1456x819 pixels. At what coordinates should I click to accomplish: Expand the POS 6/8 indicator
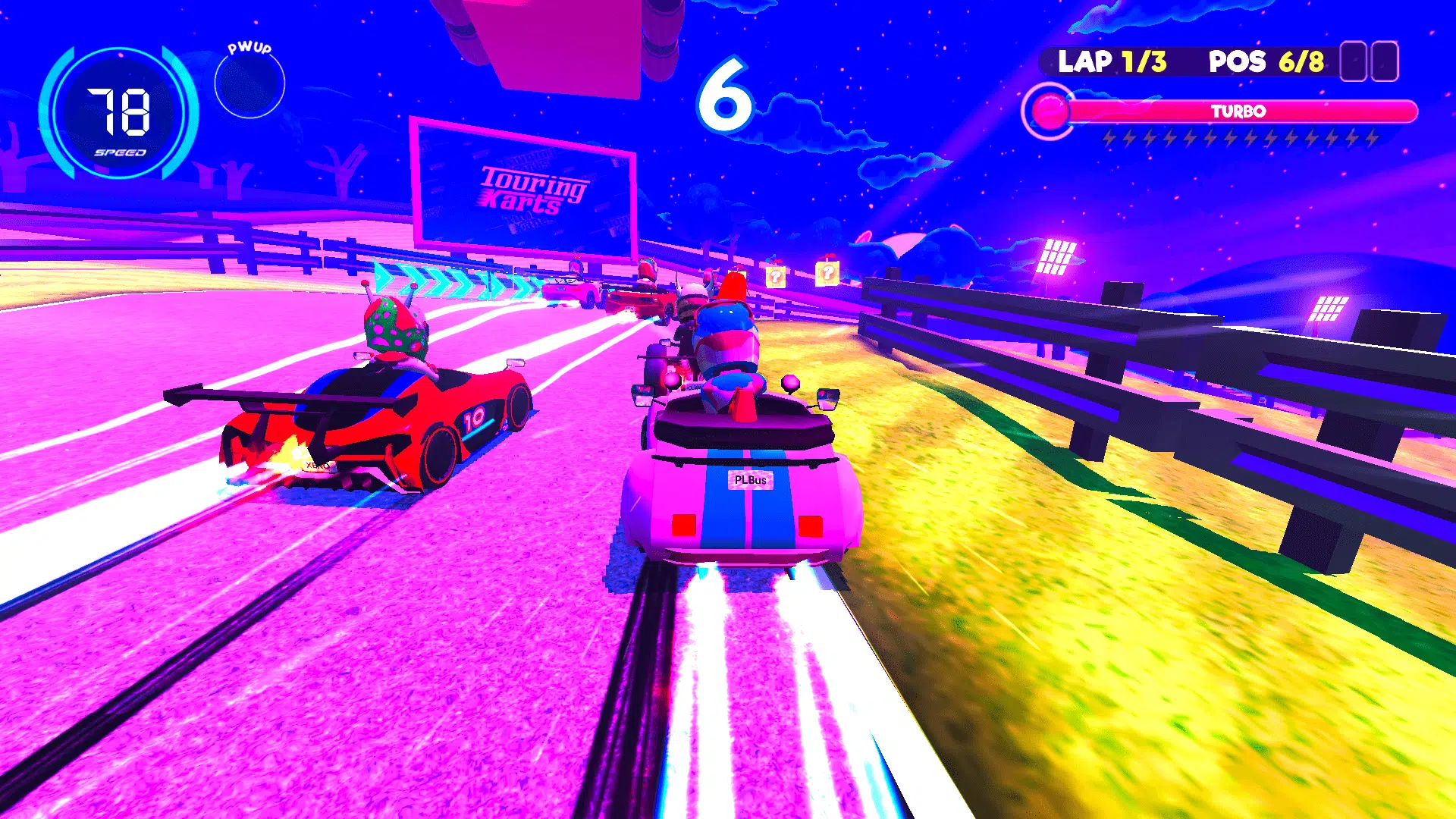1266,61
